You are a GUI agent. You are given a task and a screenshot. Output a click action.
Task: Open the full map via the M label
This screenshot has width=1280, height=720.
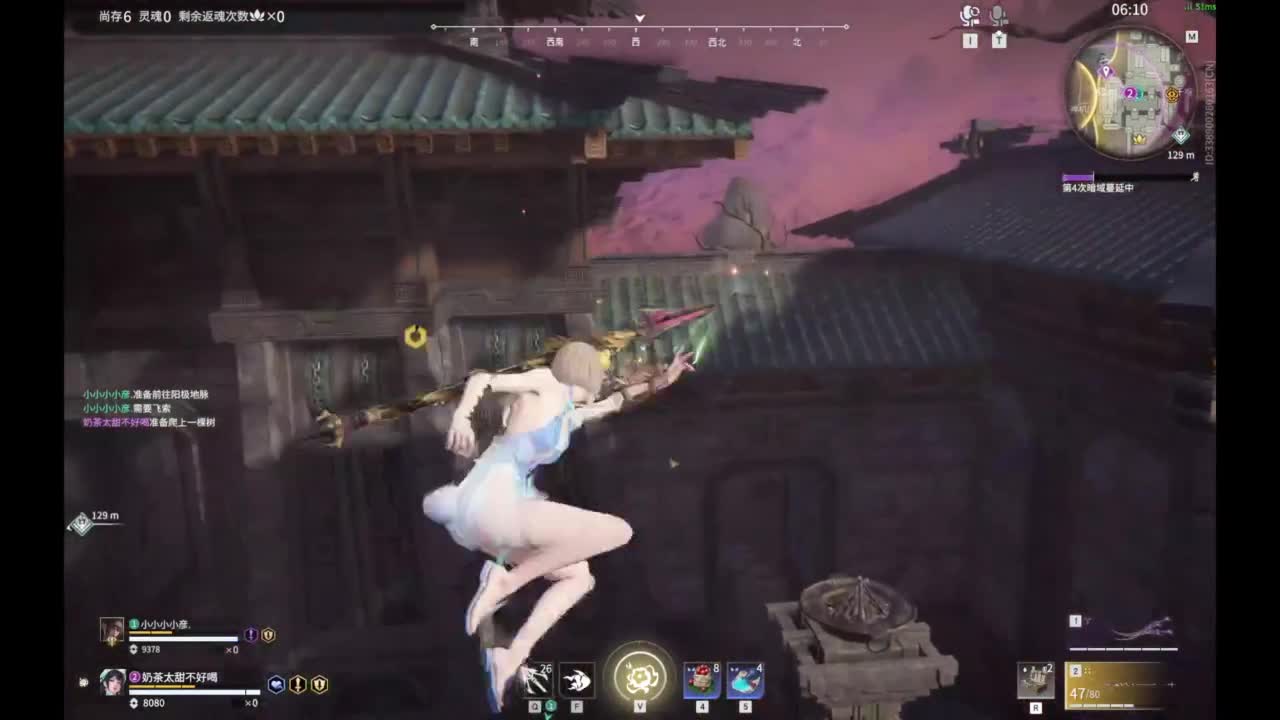(1194, 36)
